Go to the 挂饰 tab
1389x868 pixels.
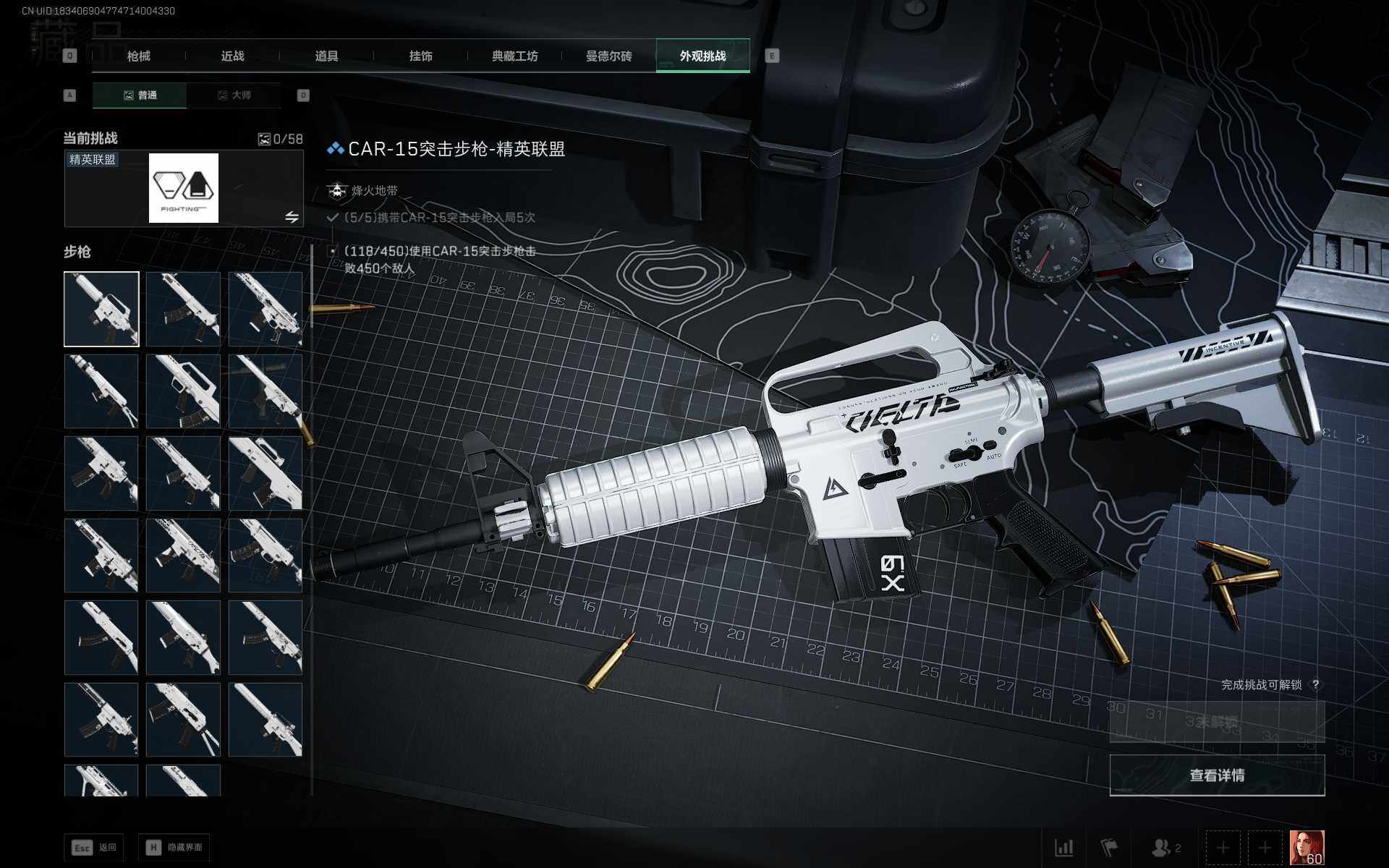tap(420, 56)
